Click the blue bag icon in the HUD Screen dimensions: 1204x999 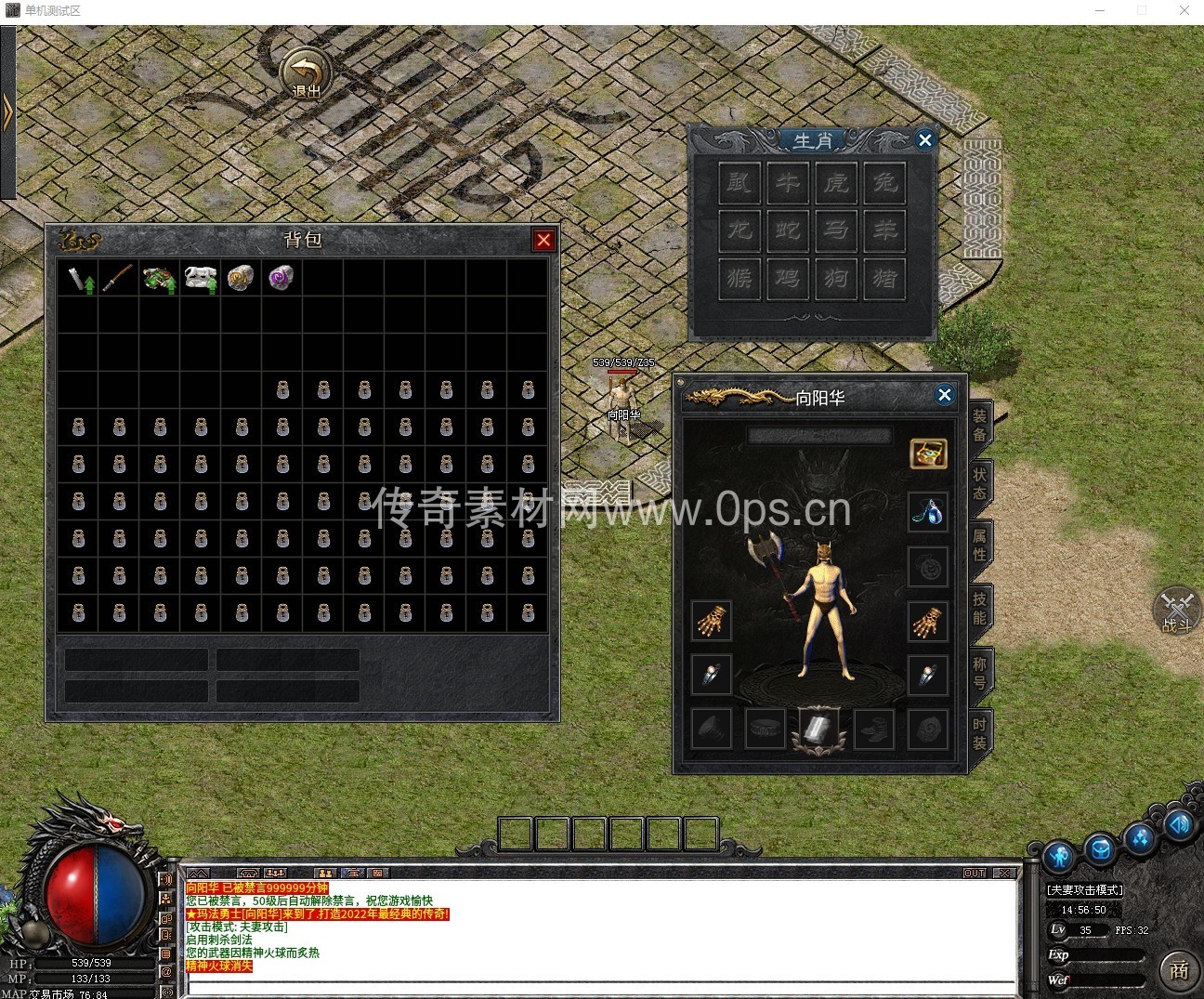coord(1100,850)
